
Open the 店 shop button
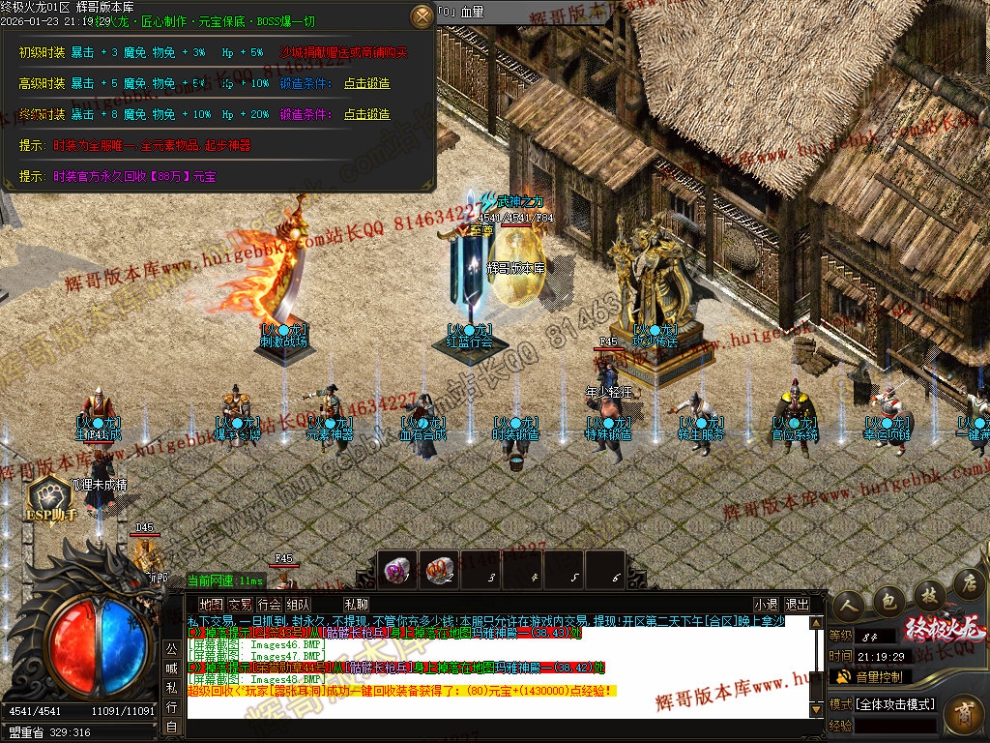(x=965, y=582)
